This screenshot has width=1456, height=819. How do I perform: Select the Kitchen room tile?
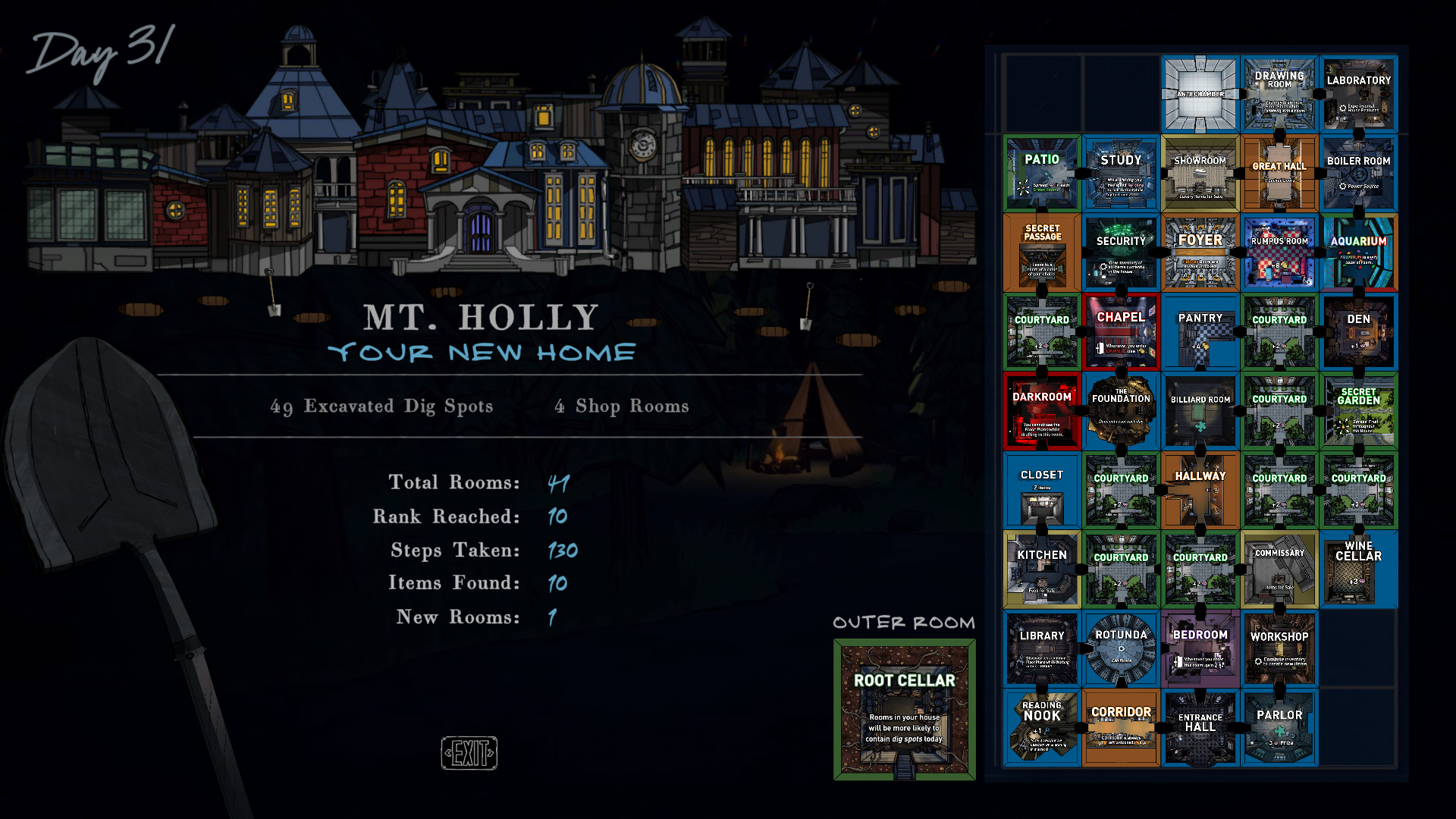[x=1042, y=570]
